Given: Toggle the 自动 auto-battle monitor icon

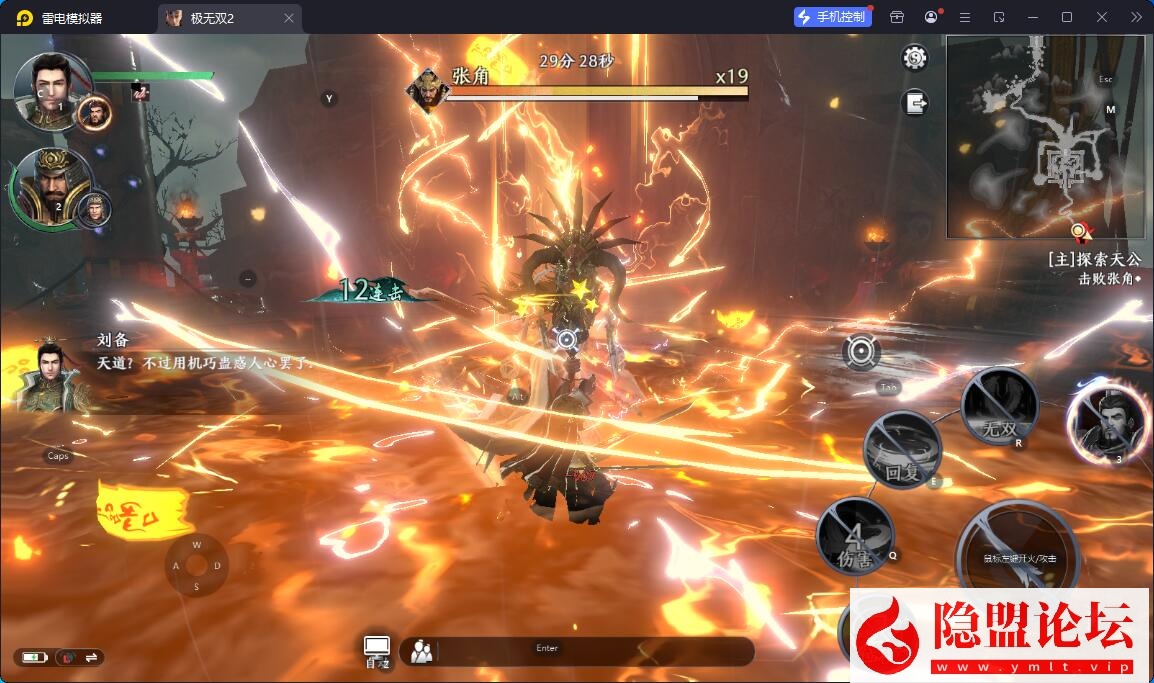Looking at the screenshot, I should [x=377, y=650].
